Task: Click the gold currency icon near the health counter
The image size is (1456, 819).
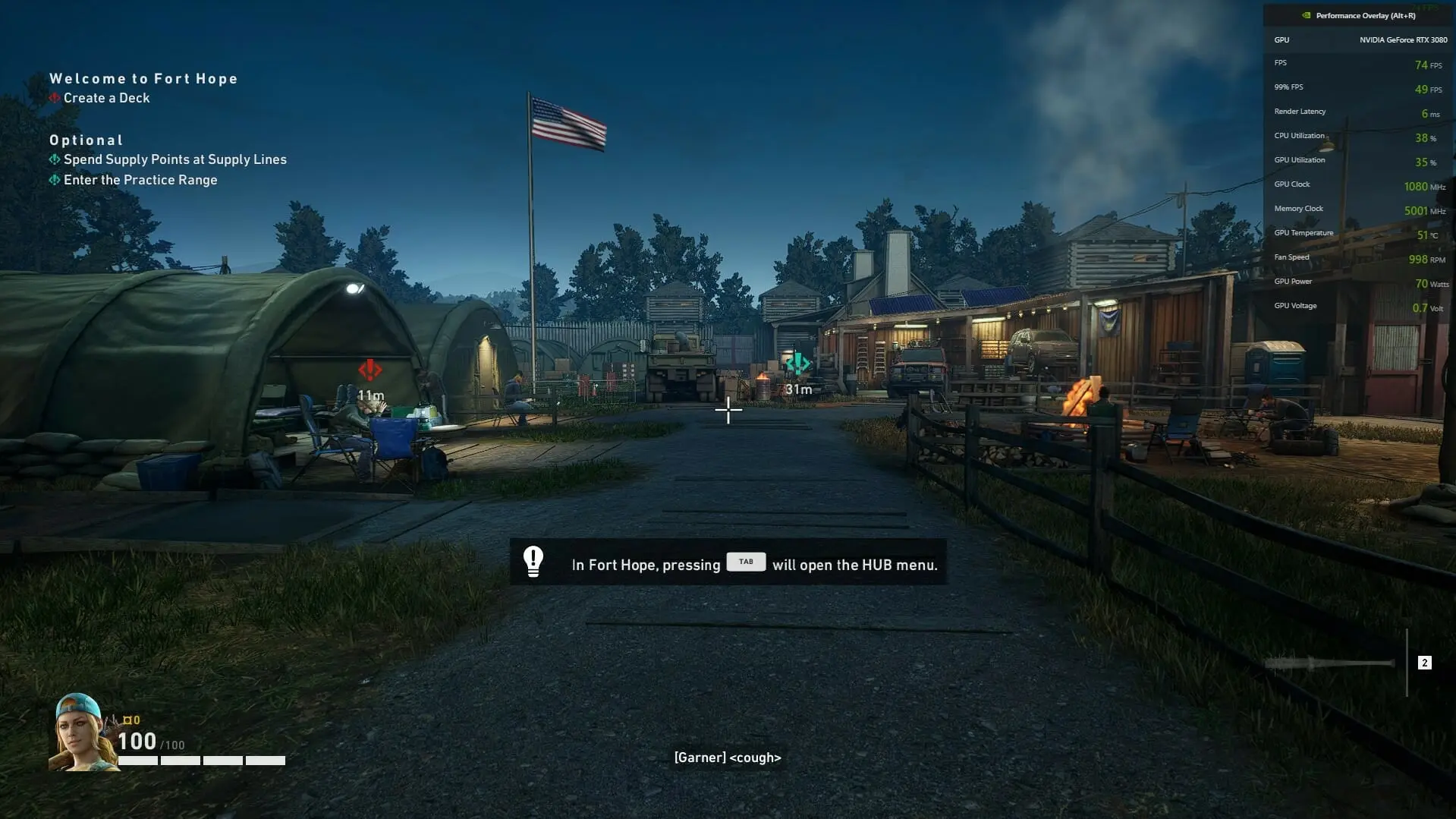Action: tap(127, 720)
